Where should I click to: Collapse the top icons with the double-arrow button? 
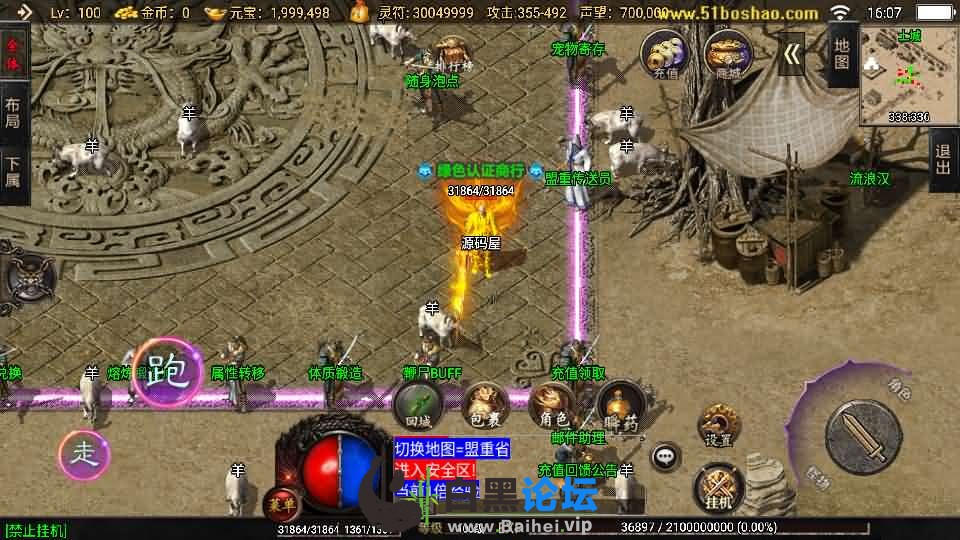792,54
